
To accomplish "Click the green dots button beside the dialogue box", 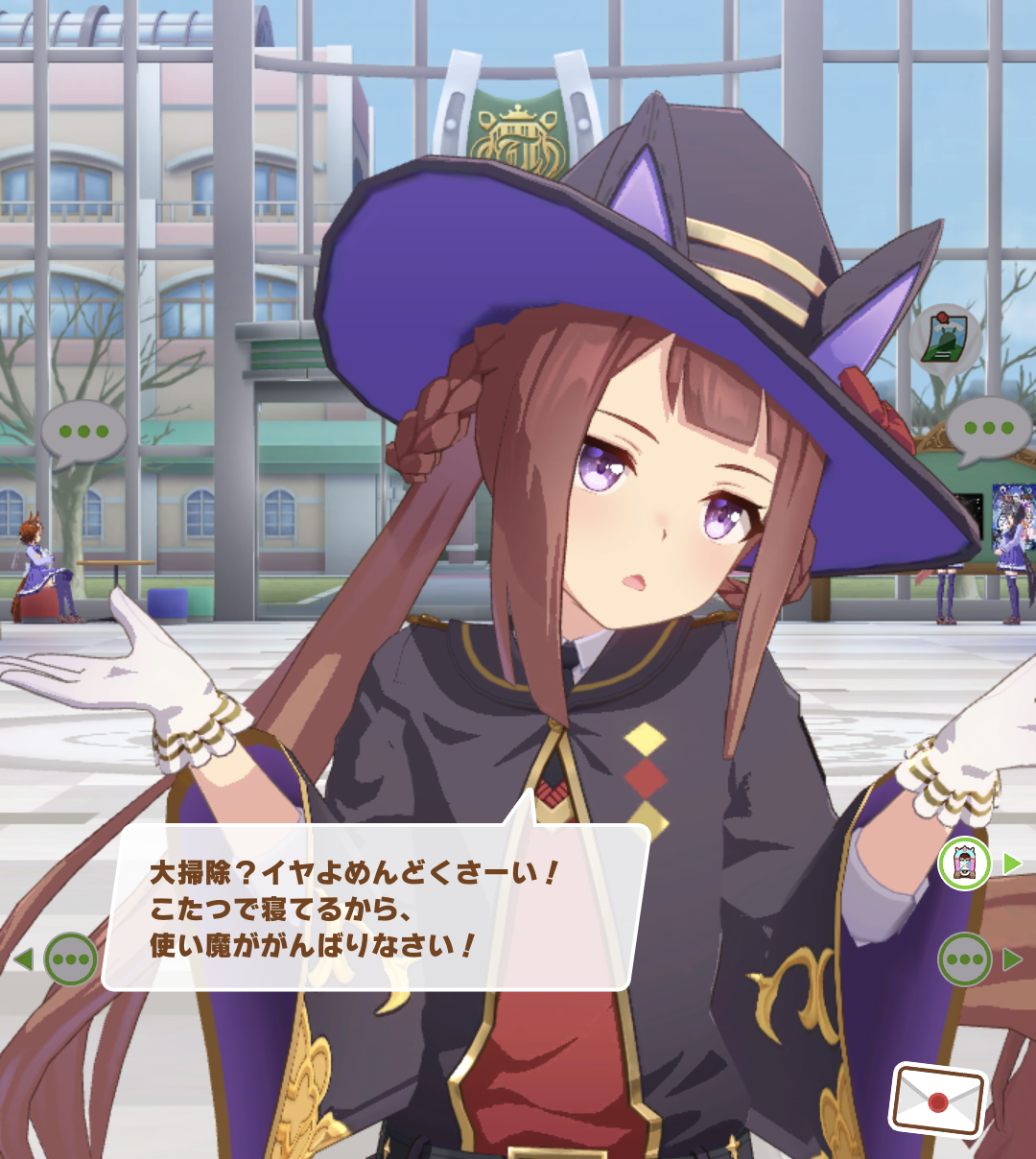I will click(x=71, y=958).
